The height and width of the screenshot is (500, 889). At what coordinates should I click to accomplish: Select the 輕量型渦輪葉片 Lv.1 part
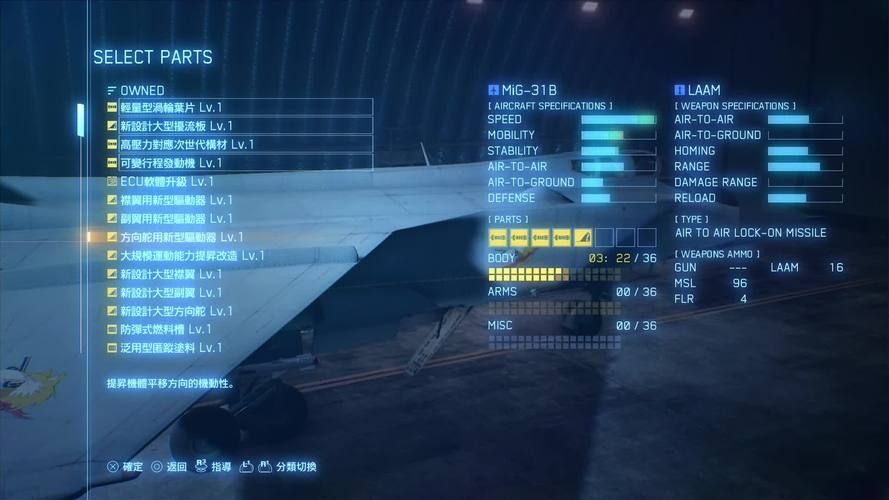(x=238, y=107)
